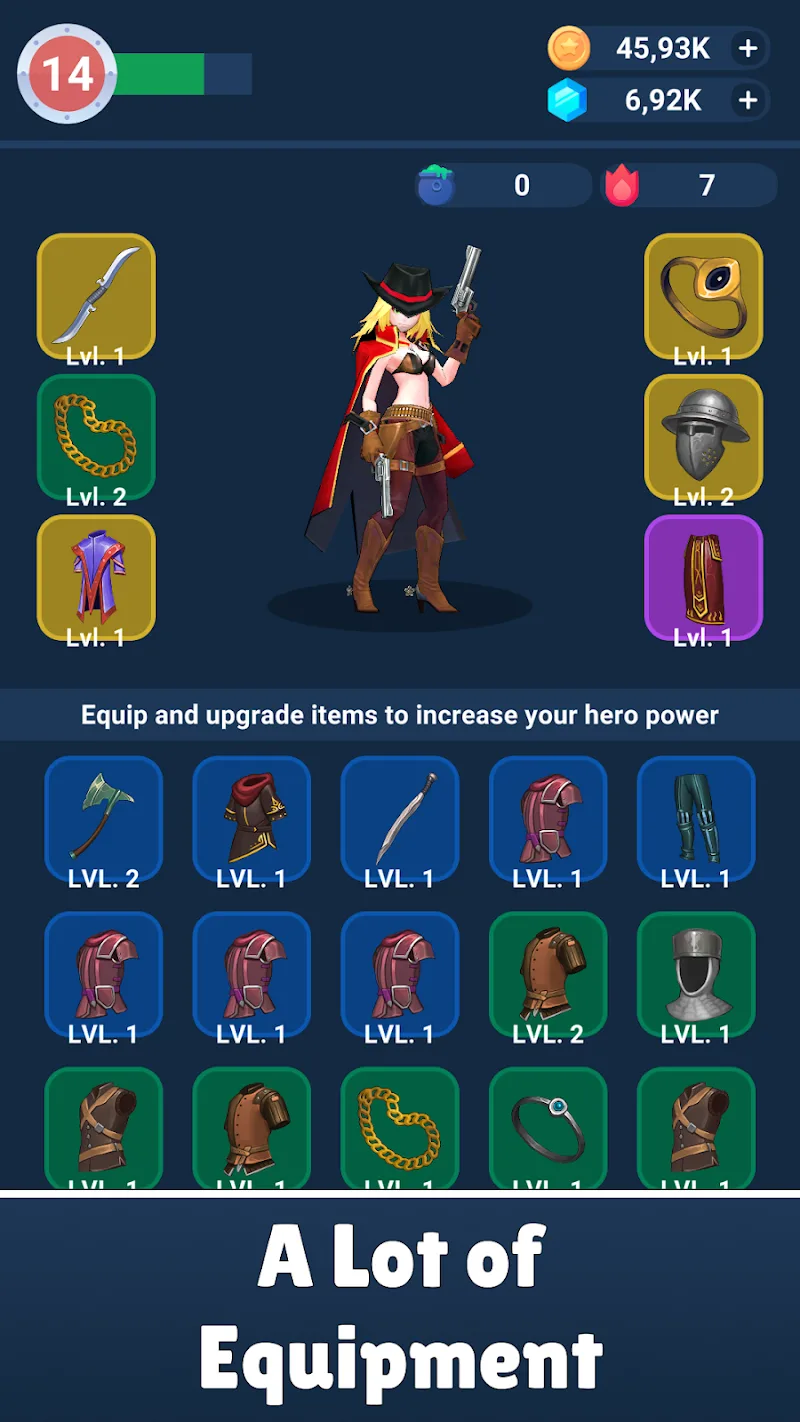Select the equipped gold chain necklace slot
800x1422 pixels.
click(96, 437)
